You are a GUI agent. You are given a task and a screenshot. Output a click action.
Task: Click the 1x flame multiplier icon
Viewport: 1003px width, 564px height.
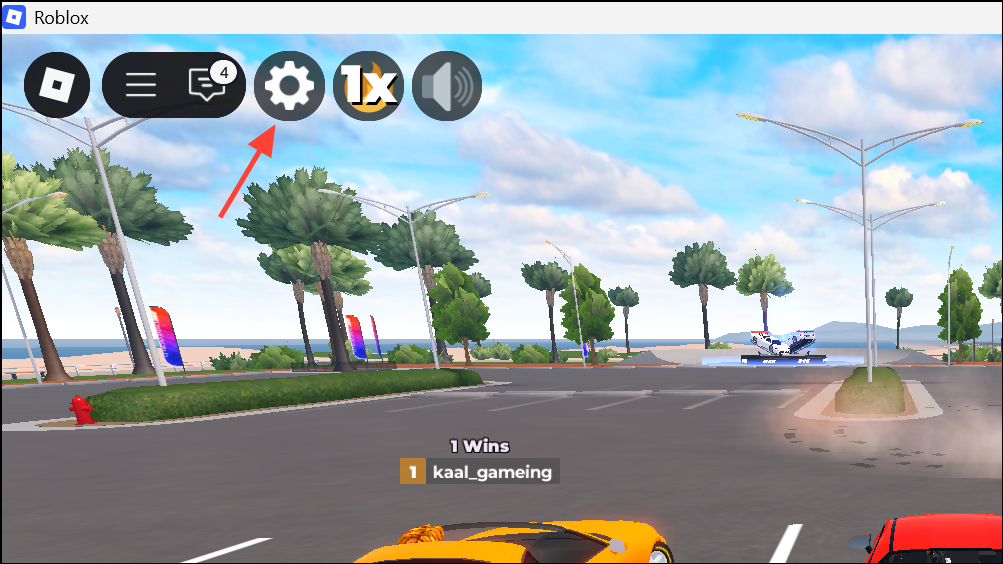368,85
